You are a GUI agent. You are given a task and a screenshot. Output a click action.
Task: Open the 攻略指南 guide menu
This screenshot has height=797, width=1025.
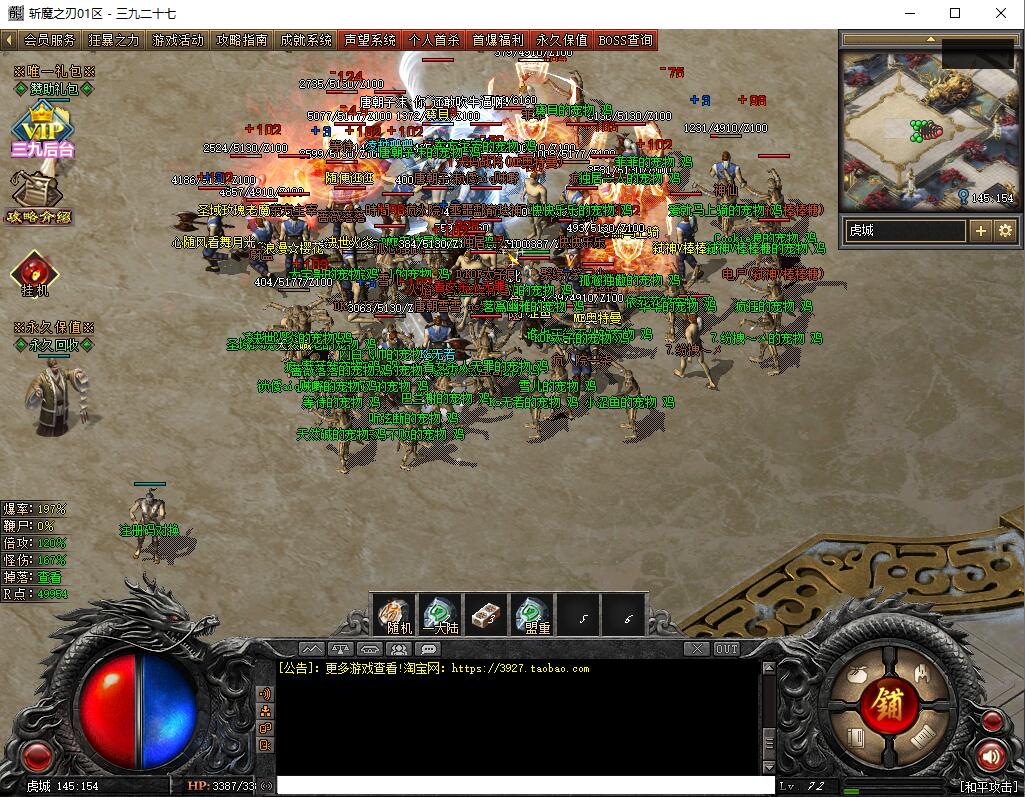pyautogui.click(x=241, y=41)
